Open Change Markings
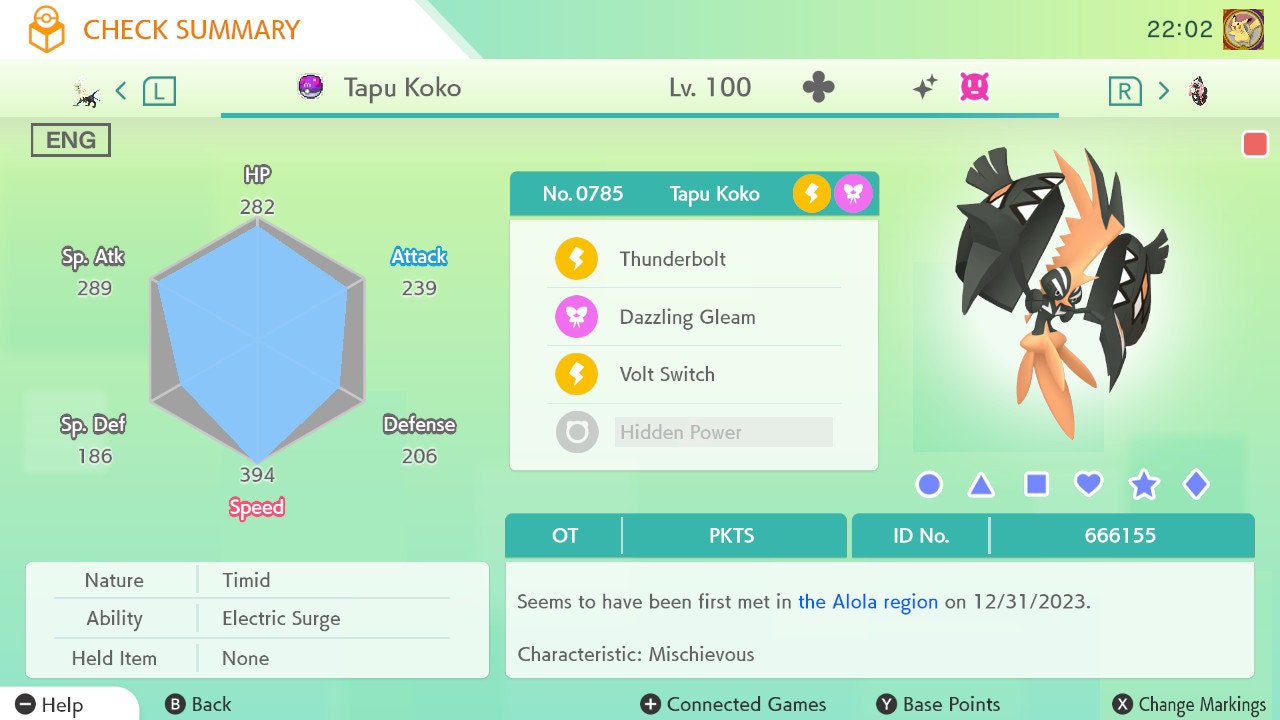Image resolution: width=1280 pixels, height=720 pixels. 1189,704
